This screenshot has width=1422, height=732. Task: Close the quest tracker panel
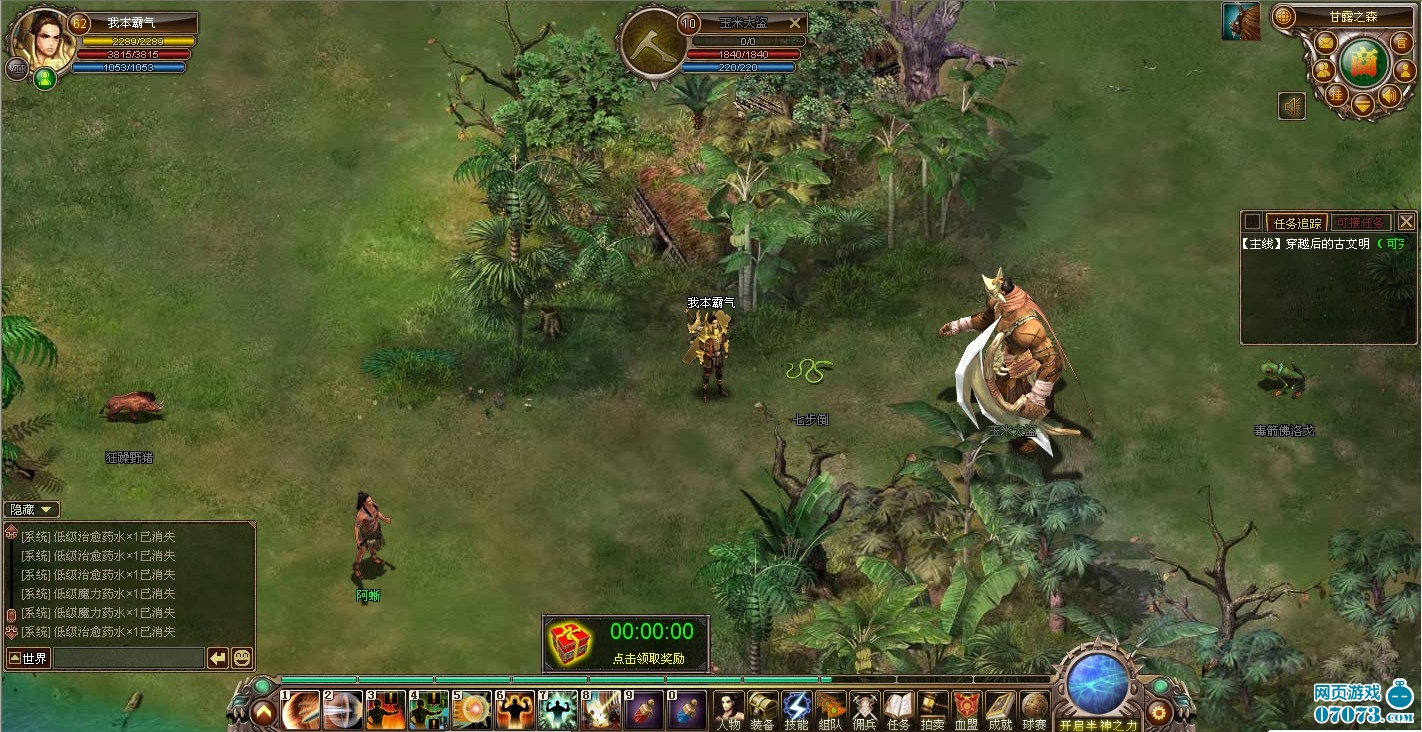pyautogui.click(x=1406, y=221)
